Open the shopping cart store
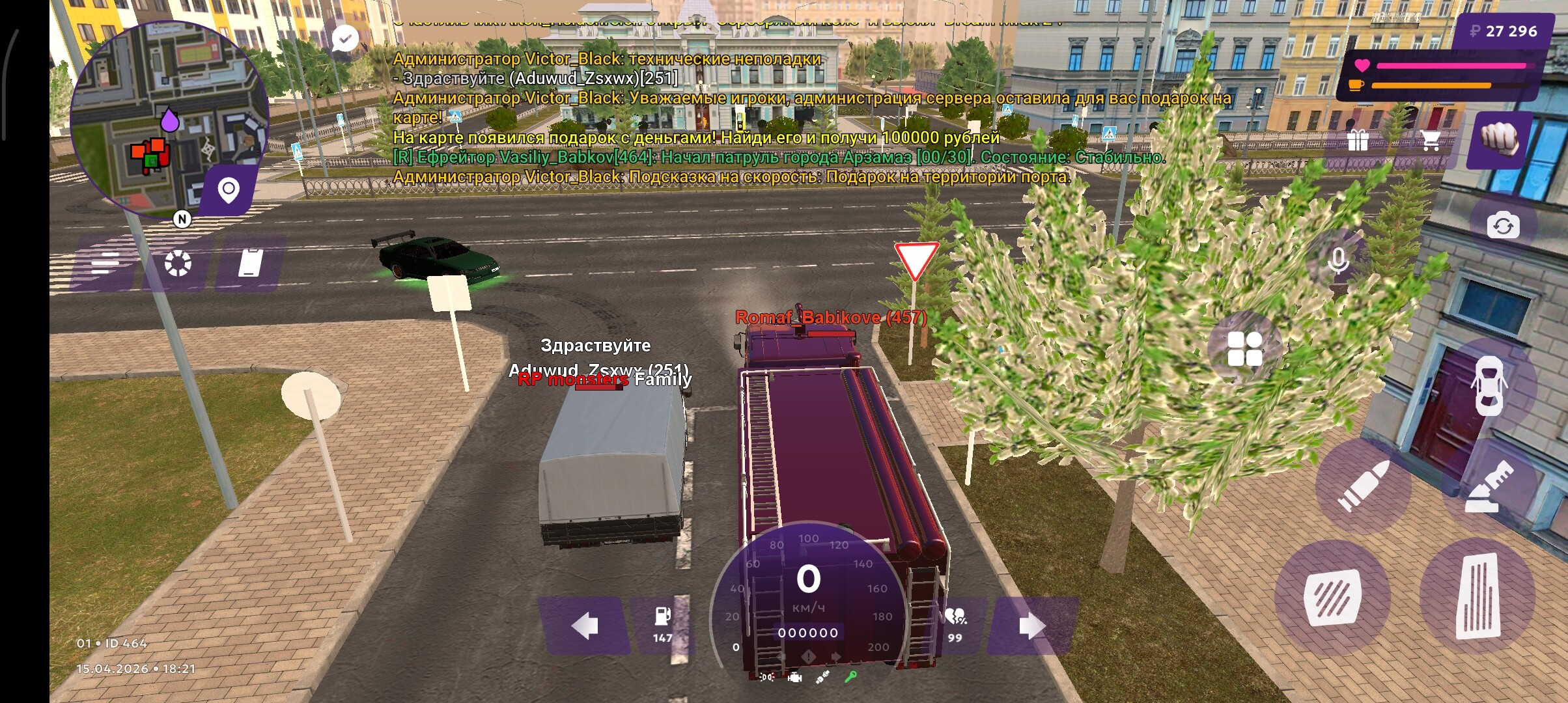 click(1430, 140)
